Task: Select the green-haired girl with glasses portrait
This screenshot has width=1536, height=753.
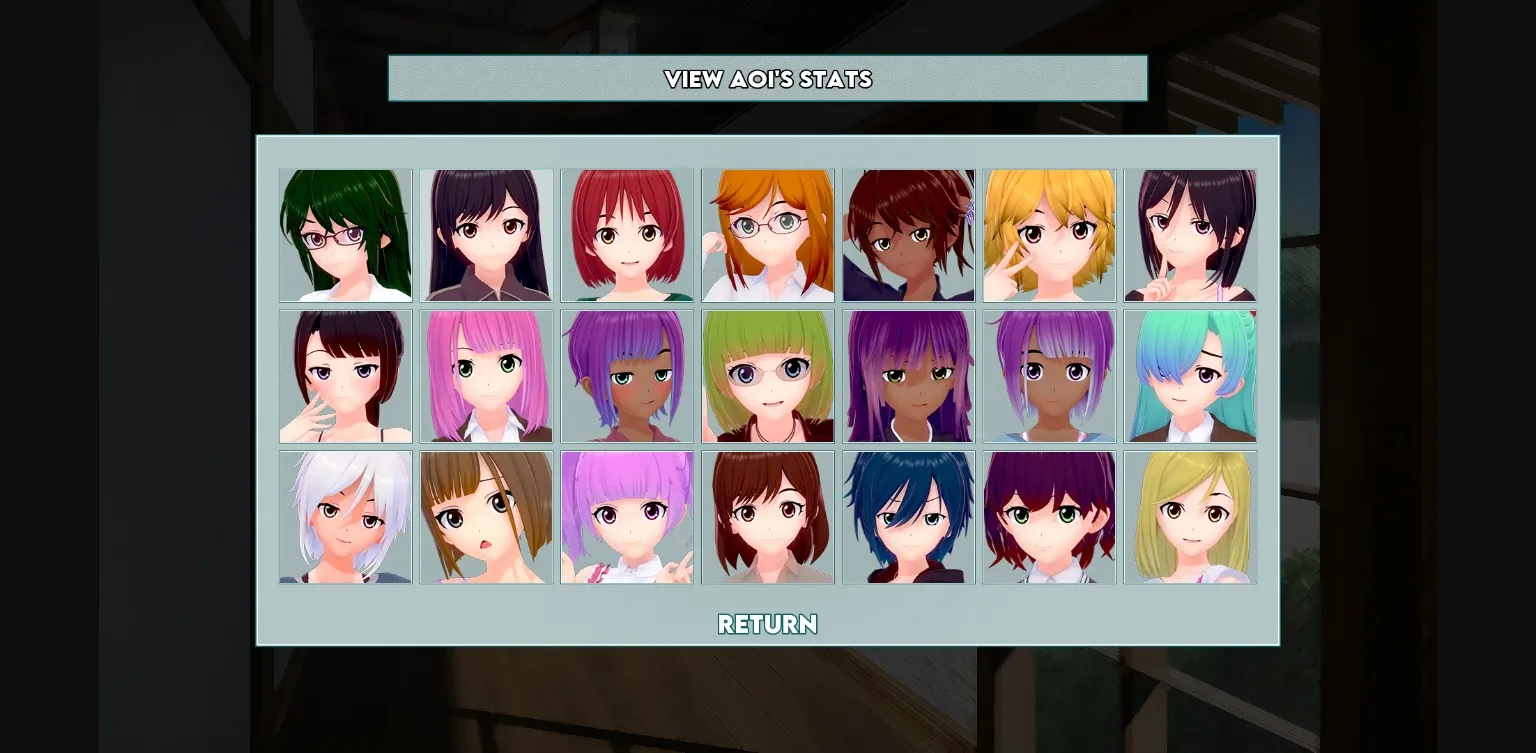Action: pos(345,235)
